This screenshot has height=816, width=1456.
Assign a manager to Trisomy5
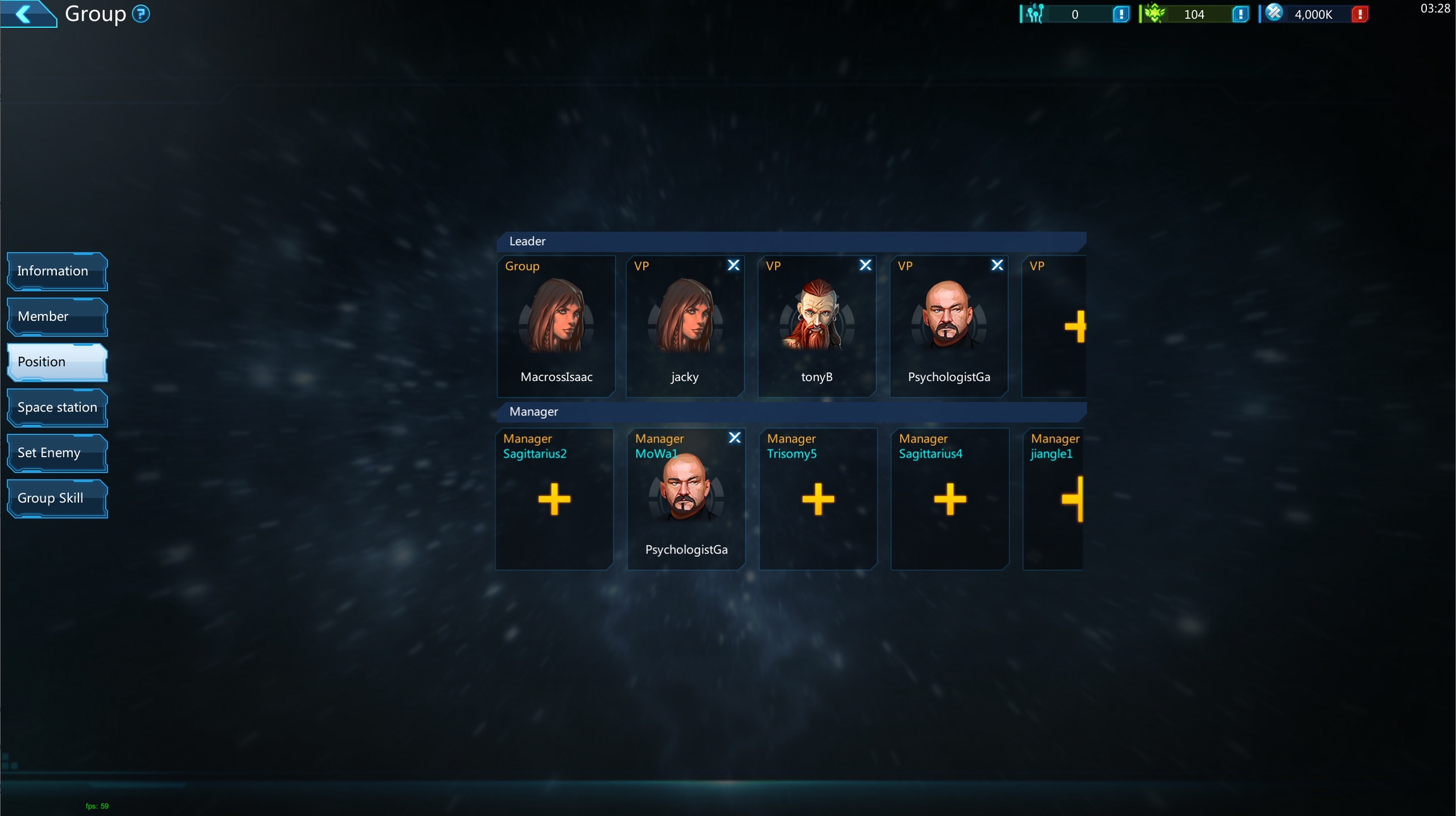click(x=818, y=500)
